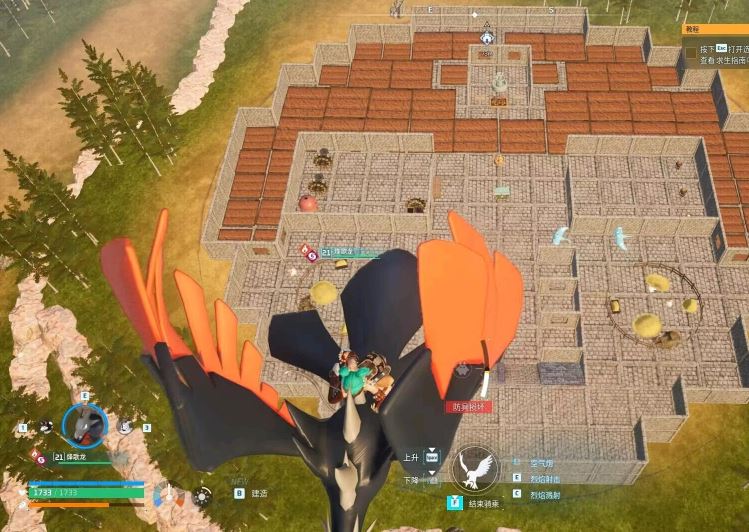Screen dimensions: 749x532
Task: Click the red 防御损坏 warning label
Action: point(466,407)
